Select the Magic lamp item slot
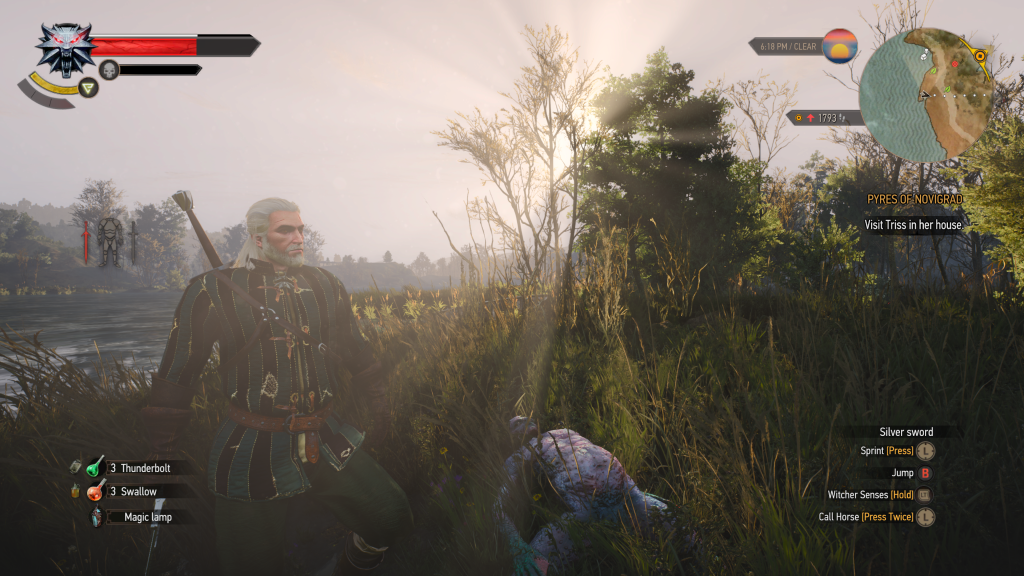The width and height of the screenshot is (1024, 576). [x=97, y=517]
